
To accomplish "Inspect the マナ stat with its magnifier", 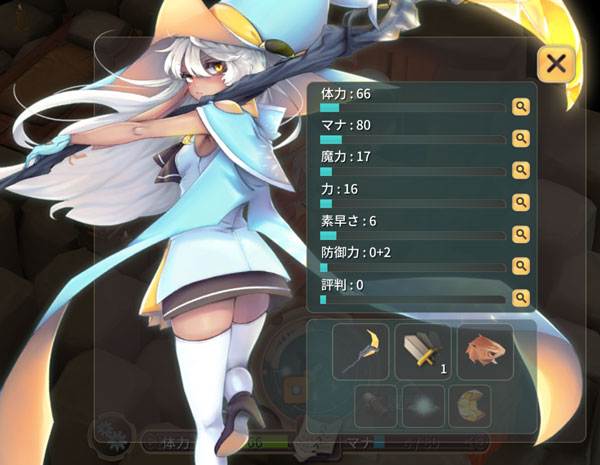I will pyautogui.click(x=520, y=137).
